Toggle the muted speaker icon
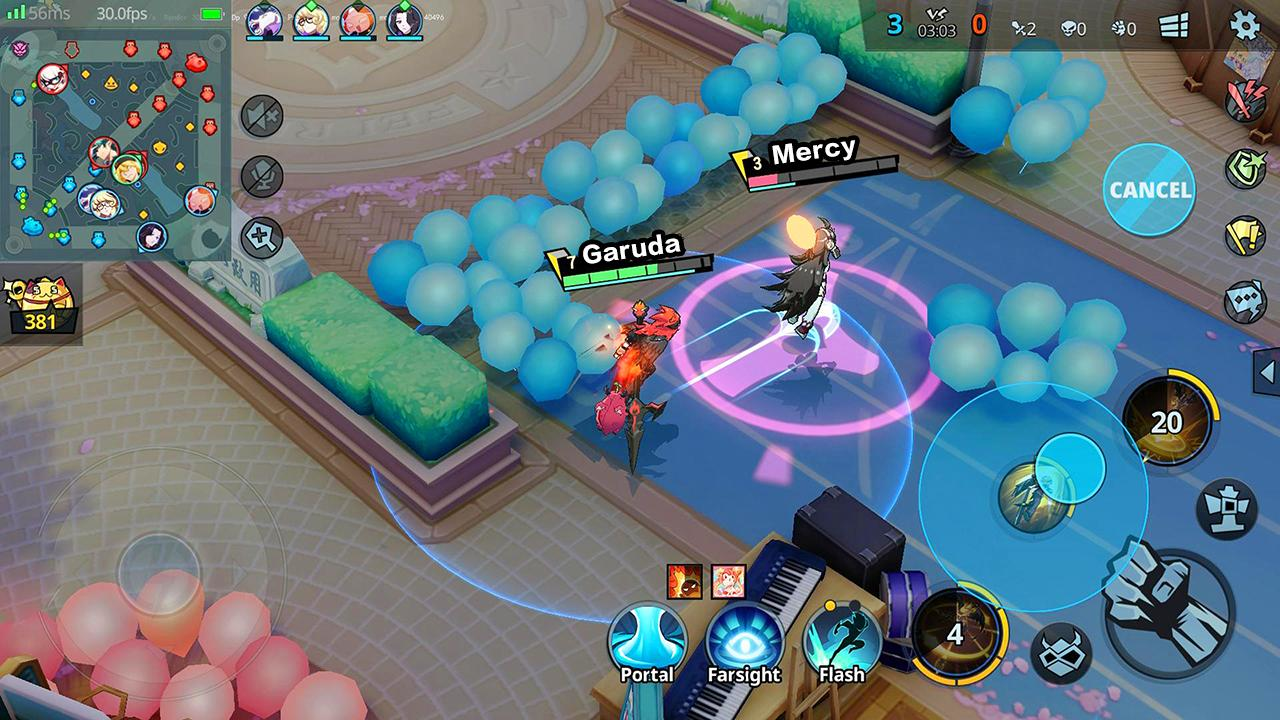Viewport: 1280px width, 720px height. pyautogui.click(x=262, y=117)
